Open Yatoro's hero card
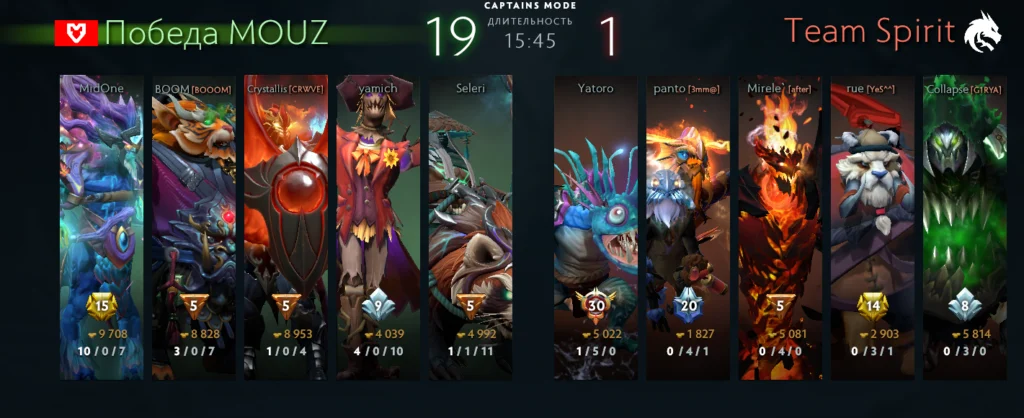The height and width of the screenshot is (418, 1024). pyautogui.click(x=596, y=225)
